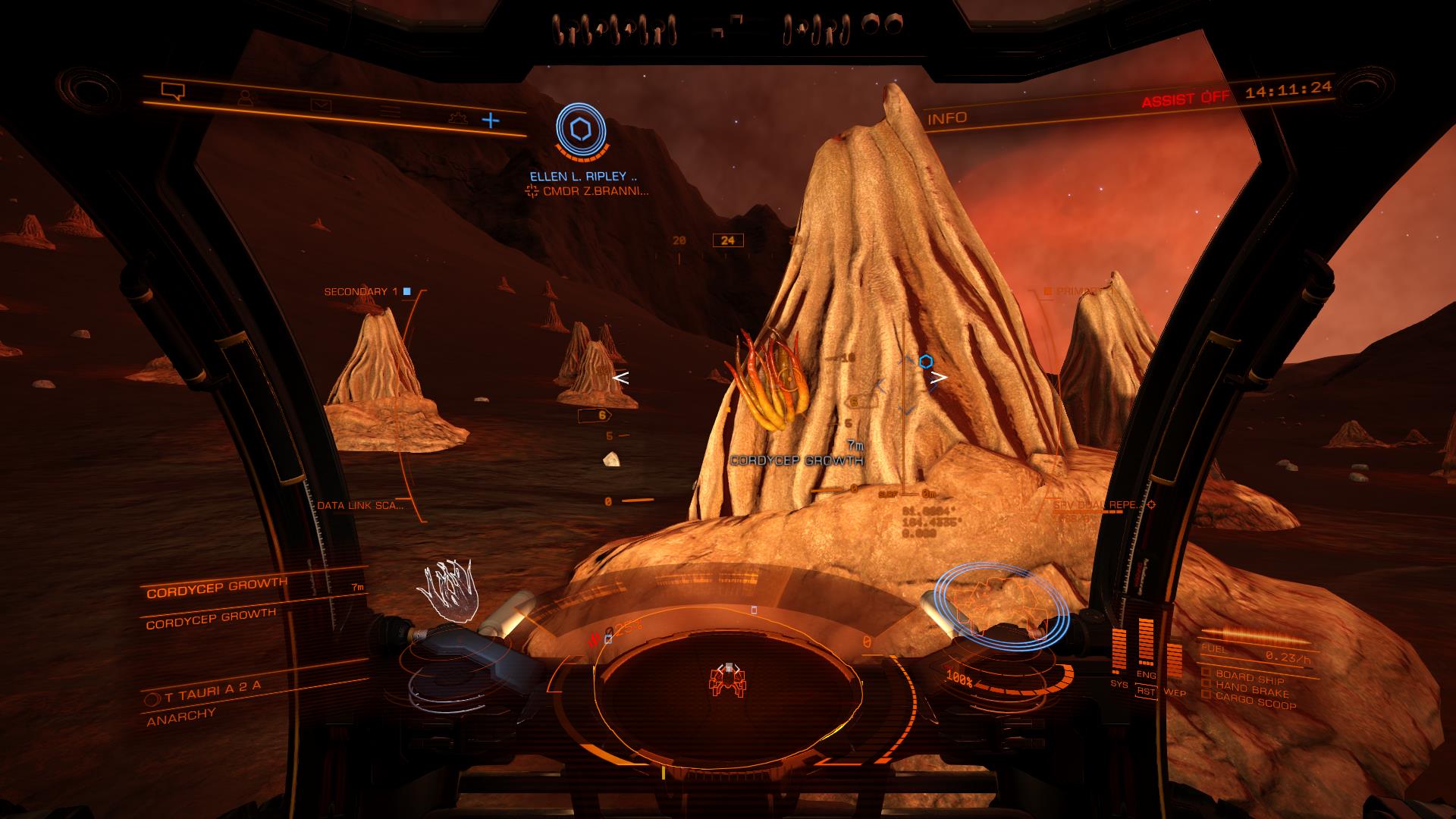Open the INFO panel header
This screenshot has height=819, width=1456.
pyautogui.click(x=947, y=118)
